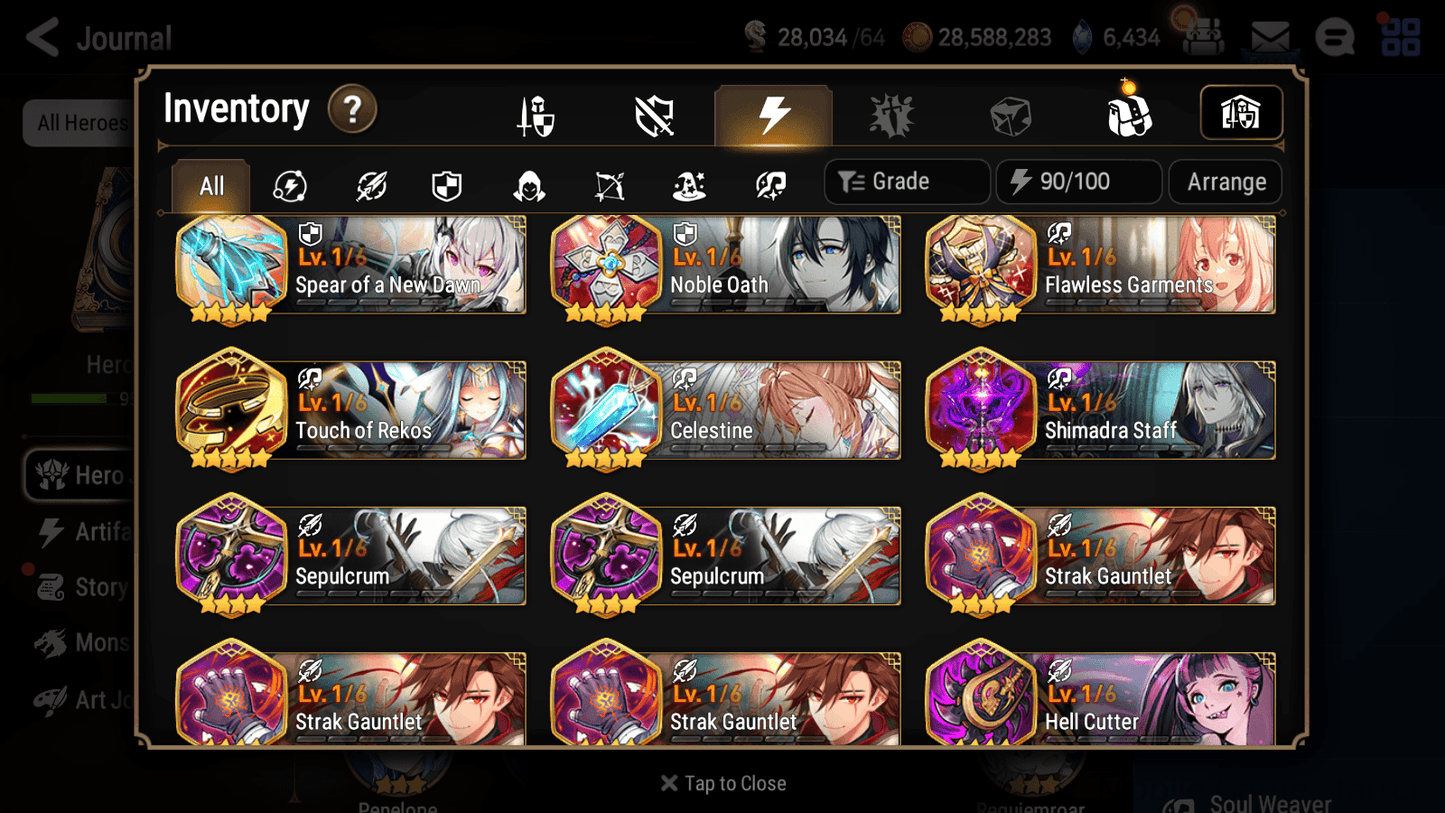Toggle the All artifact filter
Viewport: 1445px width, 813px height.
[210, 185]
